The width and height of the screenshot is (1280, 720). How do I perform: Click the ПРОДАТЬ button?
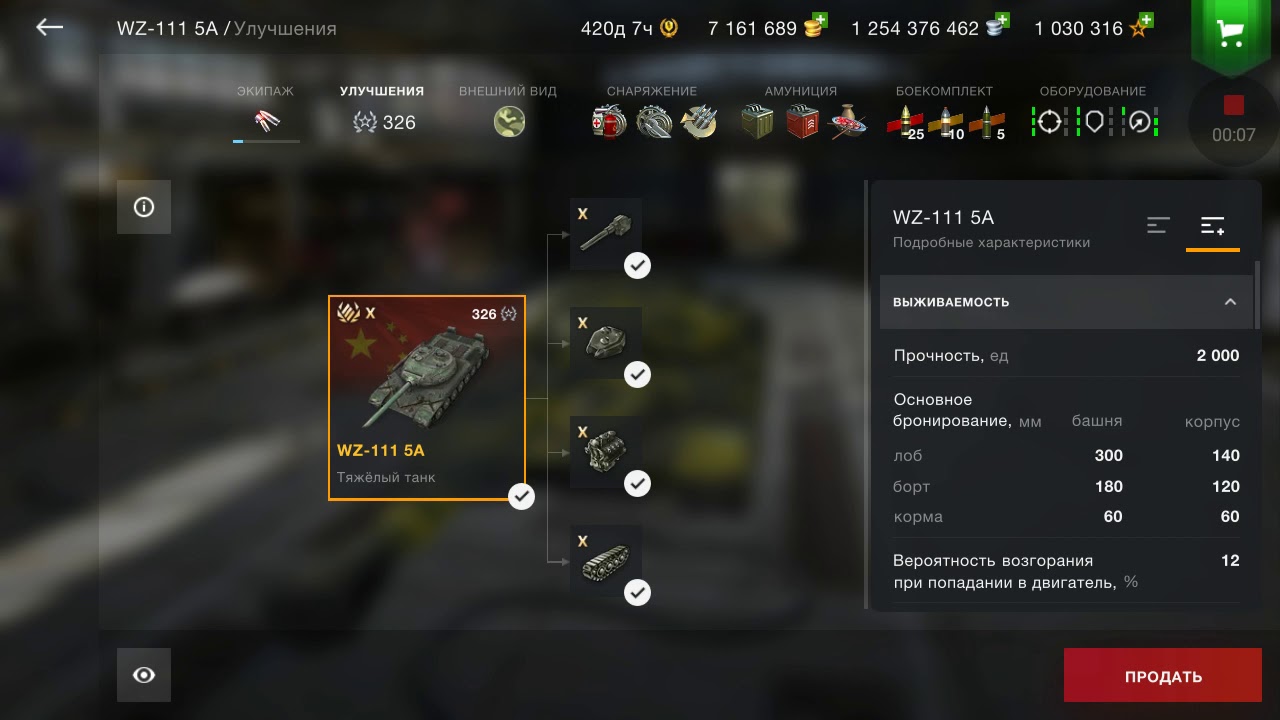tap(1162, 675)
